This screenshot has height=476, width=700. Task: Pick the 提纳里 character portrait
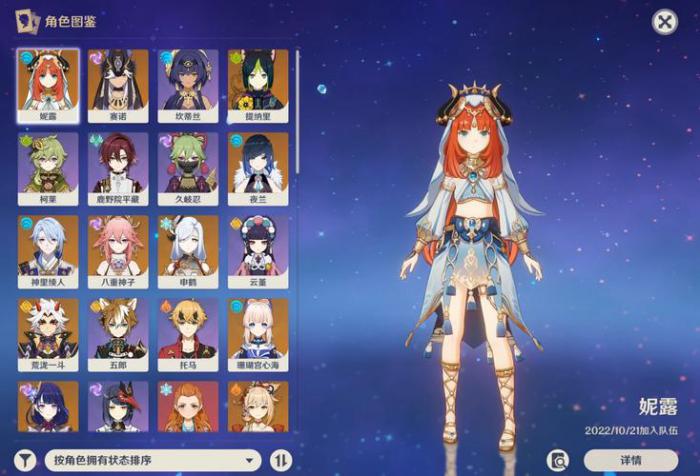(x=258, y=86)
